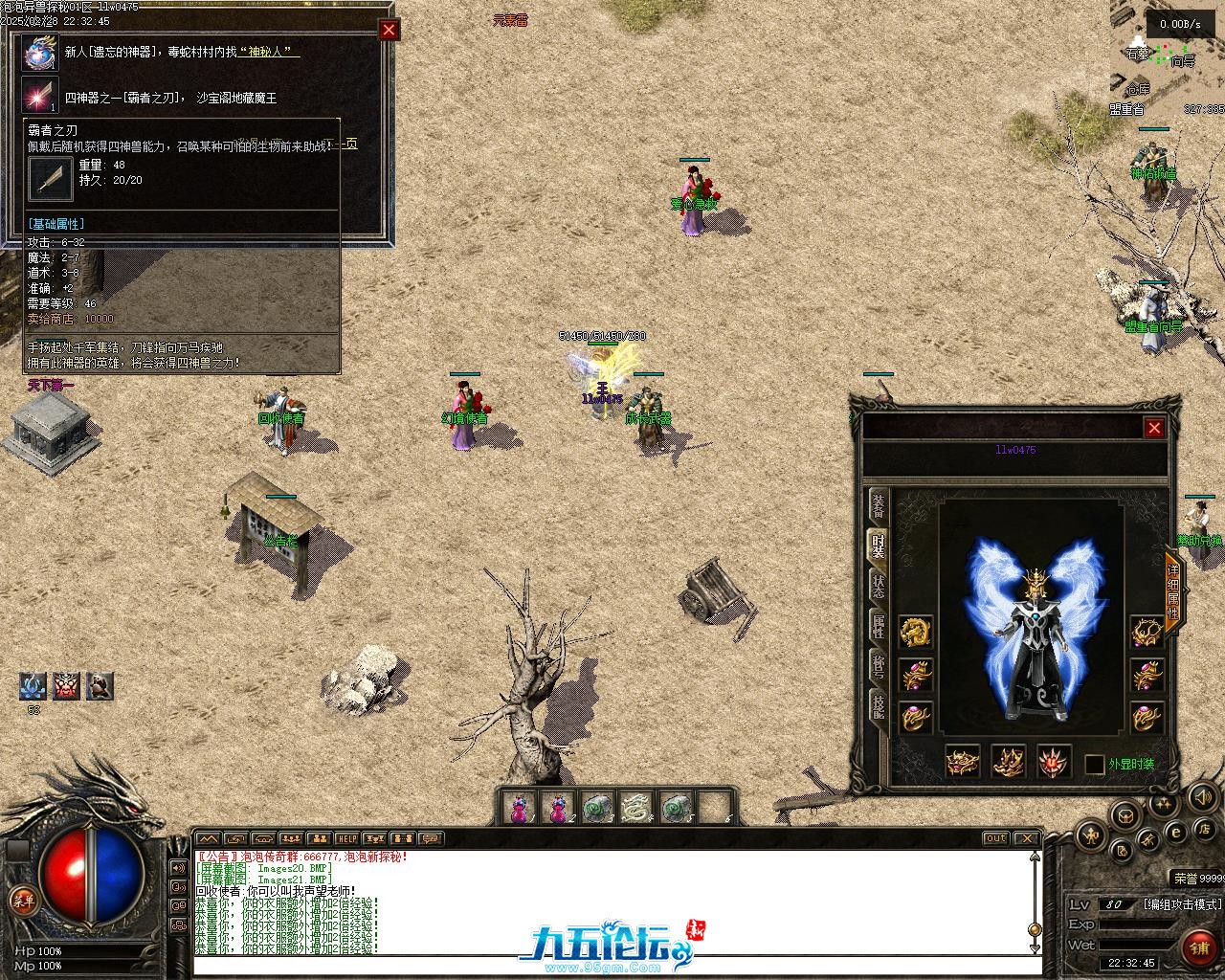
Task: Select the golden dragon equipment slot
Action: 916,633
